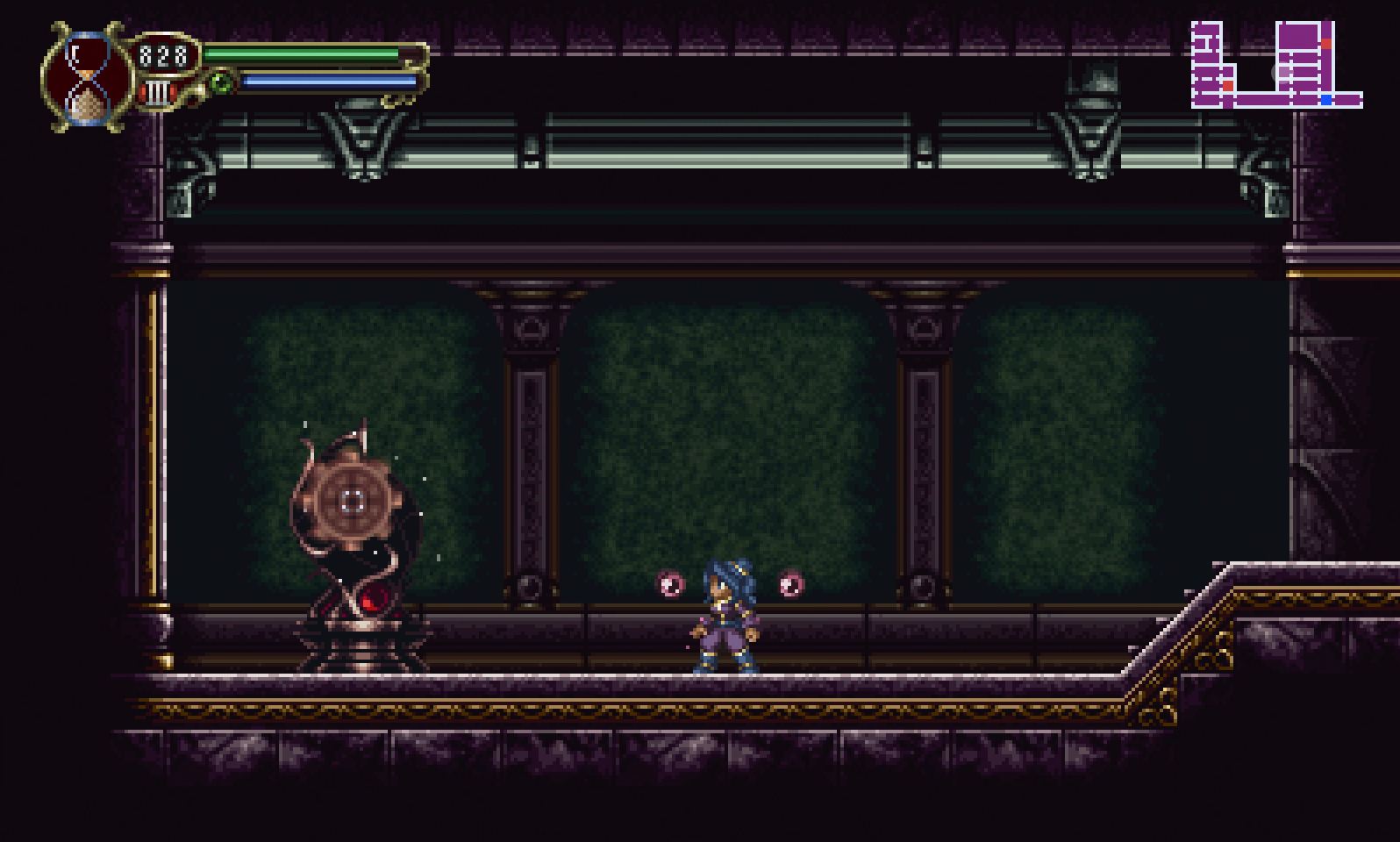Viewport: 1400px width, 842px height.
Task: Select the green orb icon beside the mana bar
Action: click(221, 83)
